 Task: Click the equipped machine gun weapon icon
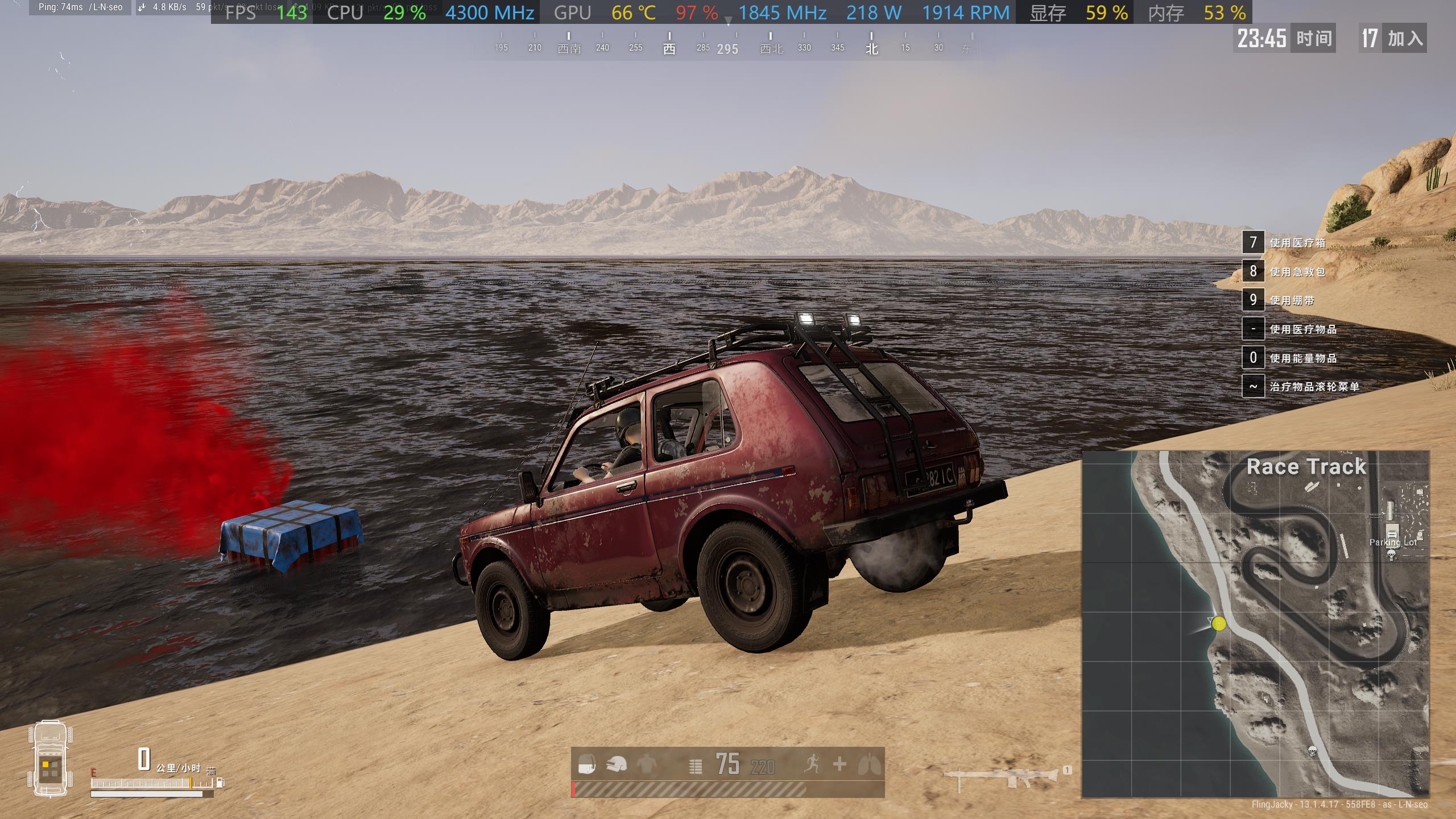[1004, 777]
